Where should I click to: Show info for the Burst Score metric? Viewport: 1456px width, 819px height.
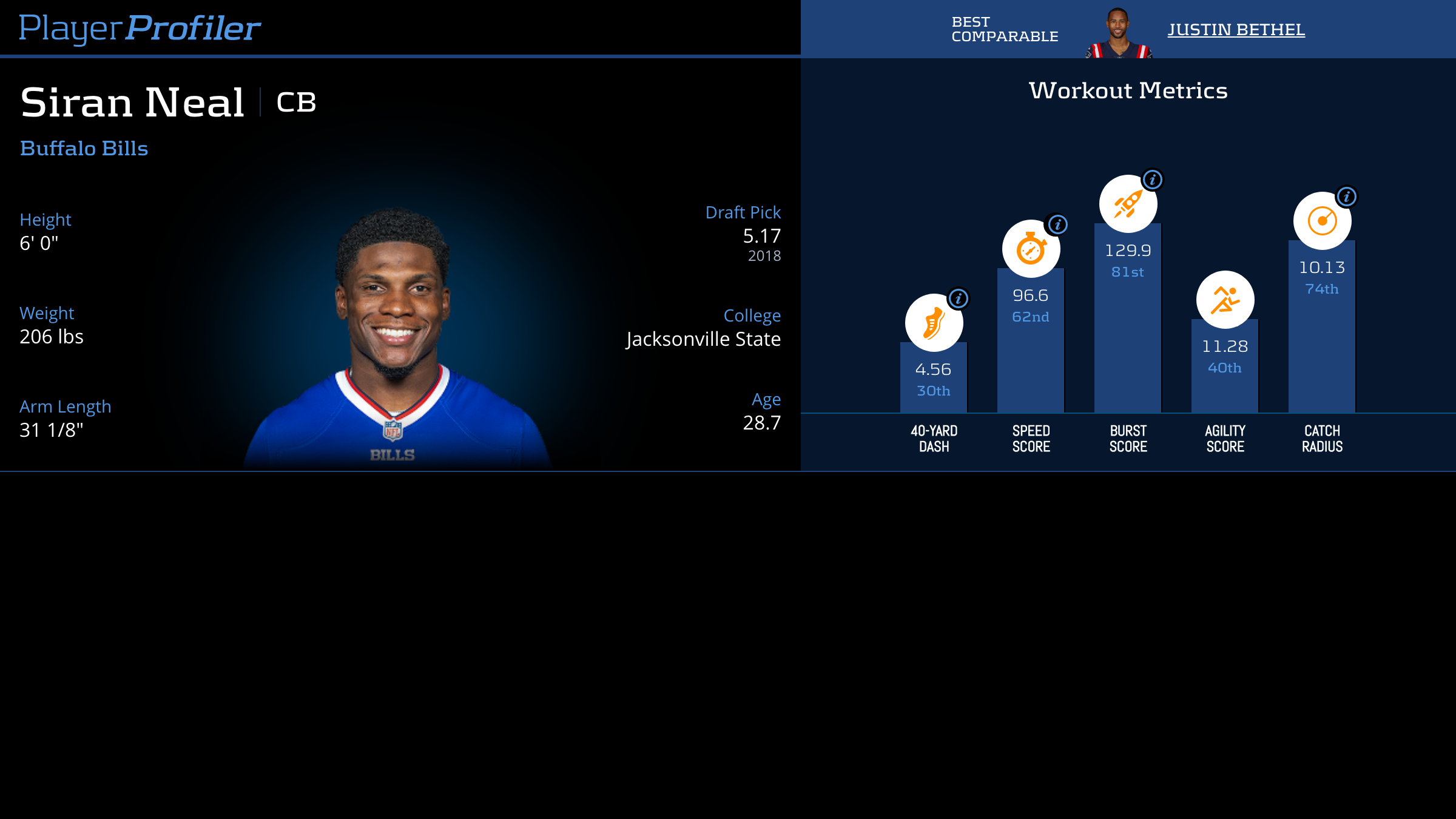point(1153,180)
